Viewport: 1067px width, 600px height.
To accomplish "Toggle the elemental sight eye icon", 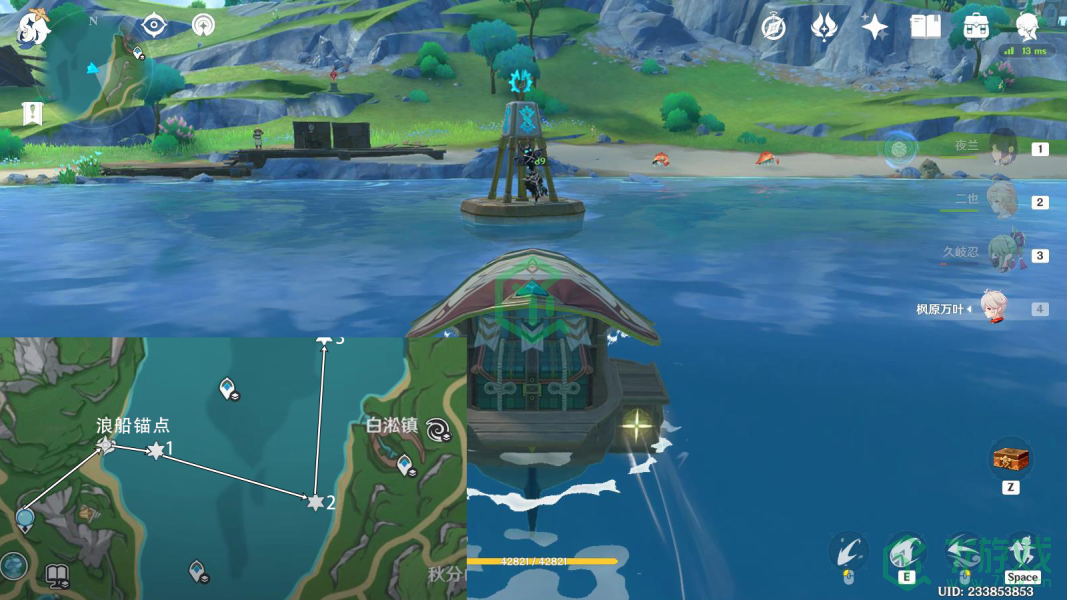I will (153, 25).
